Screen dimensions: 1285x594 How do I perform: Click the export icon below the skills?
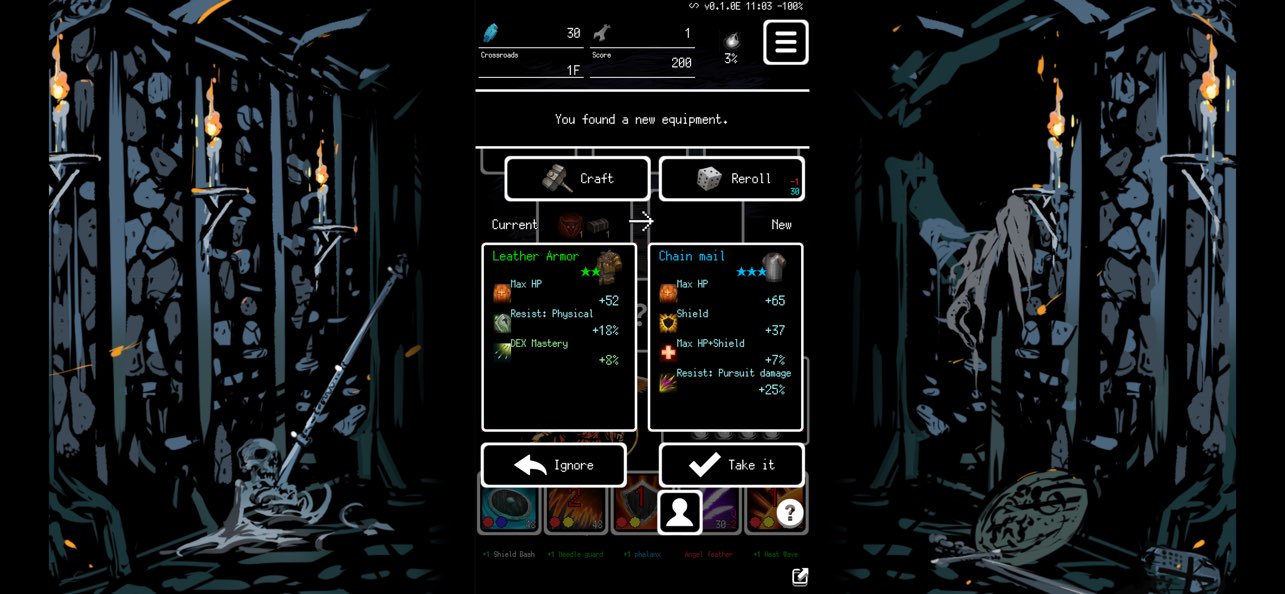(x=800, y=576)
